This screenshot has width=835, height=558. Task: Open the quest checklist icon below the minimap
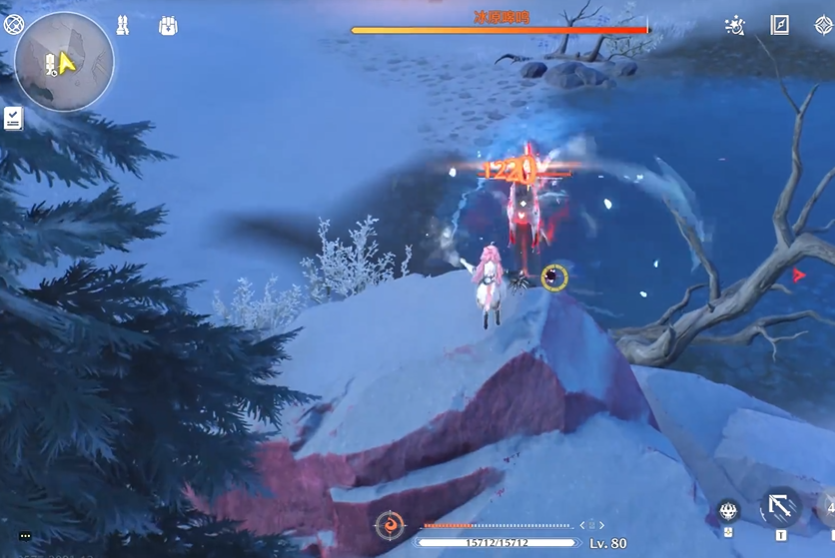13,118
